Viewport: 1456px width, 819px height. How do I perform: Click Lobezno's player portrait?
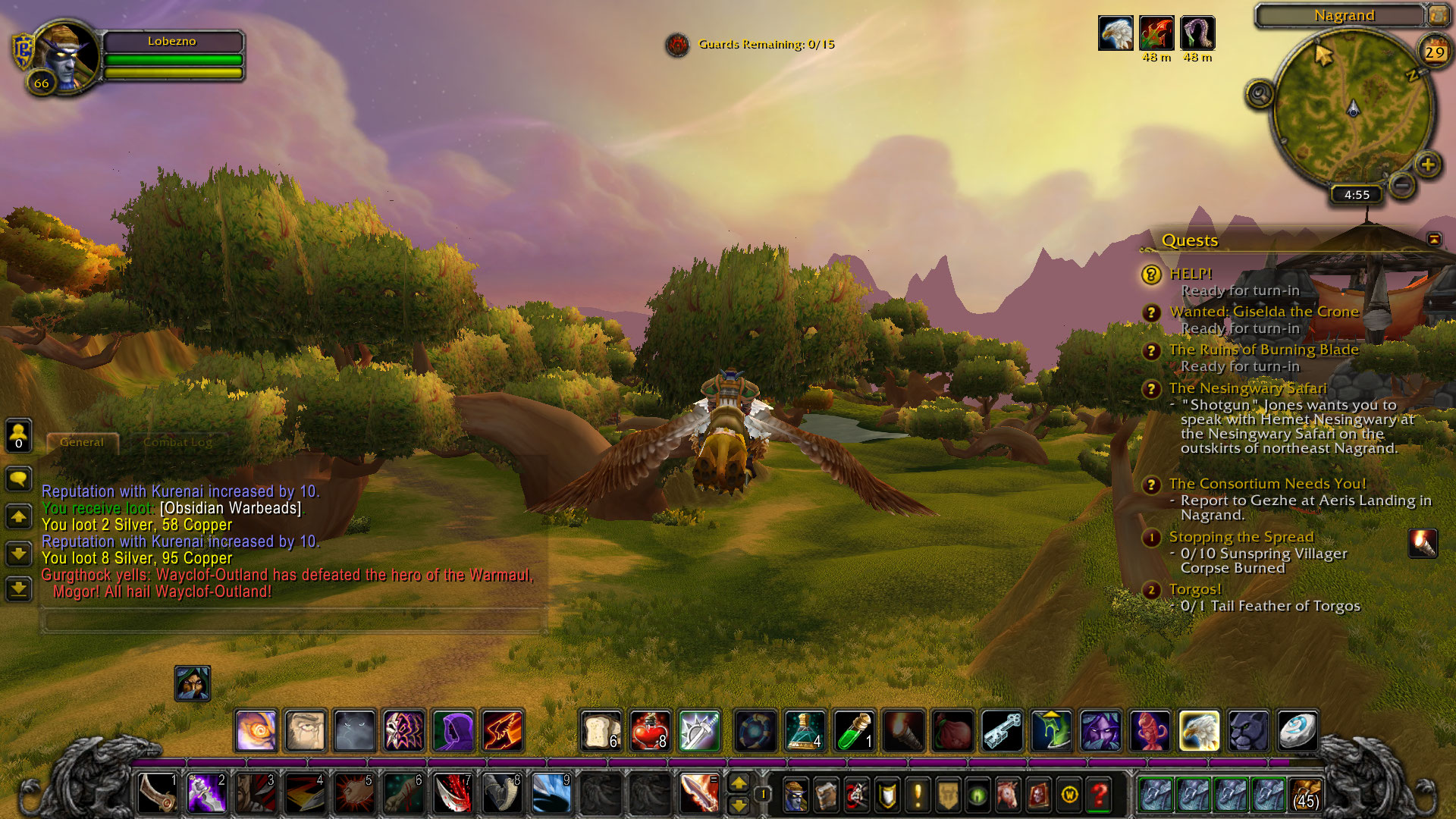(x=66, y=56)
